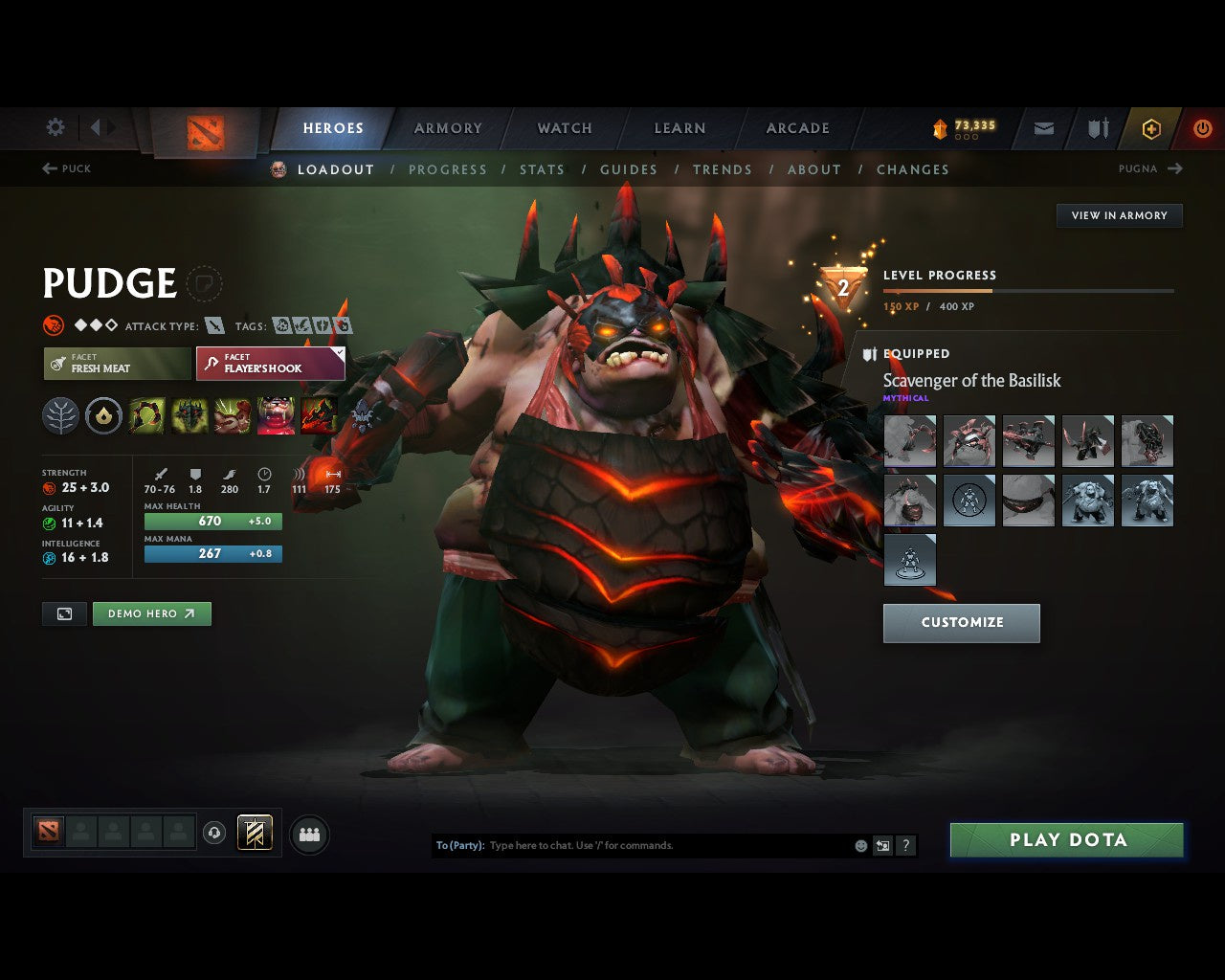Open the mail notifications icon
1225x980 pixels.
click(1042, 127)
